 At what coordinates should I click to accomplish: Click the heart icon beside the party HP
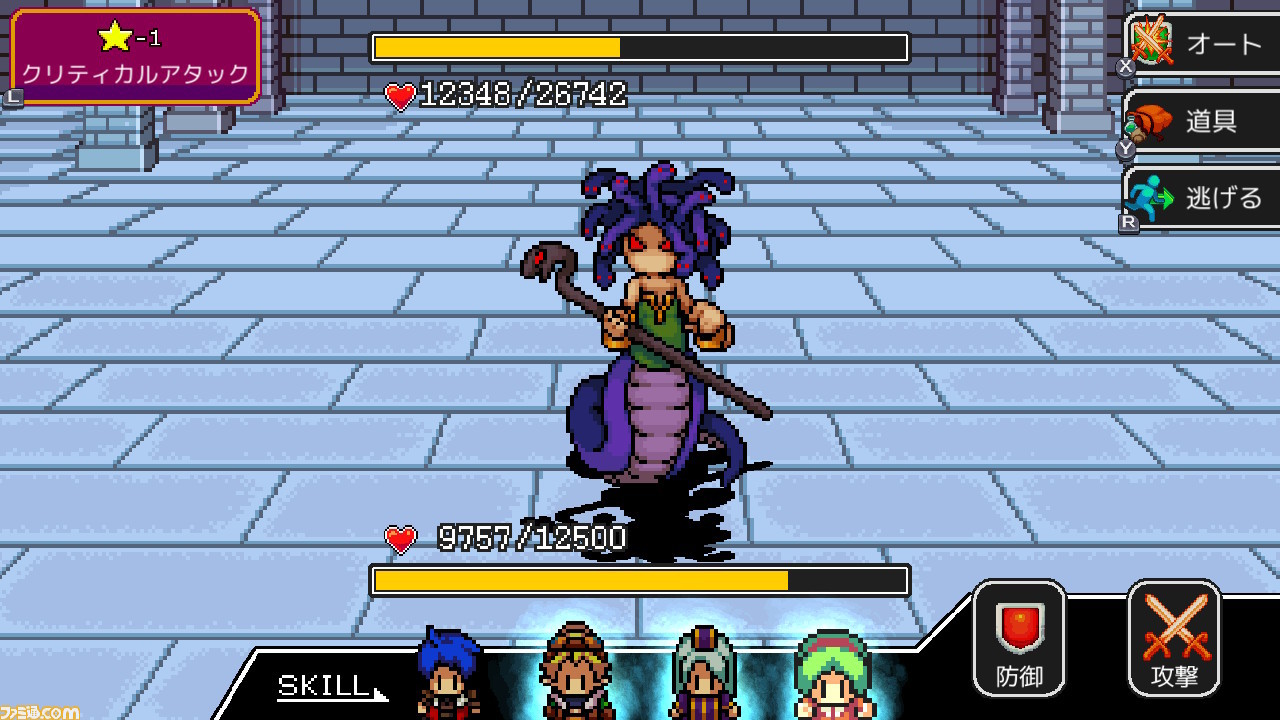[x=400, y=540]
